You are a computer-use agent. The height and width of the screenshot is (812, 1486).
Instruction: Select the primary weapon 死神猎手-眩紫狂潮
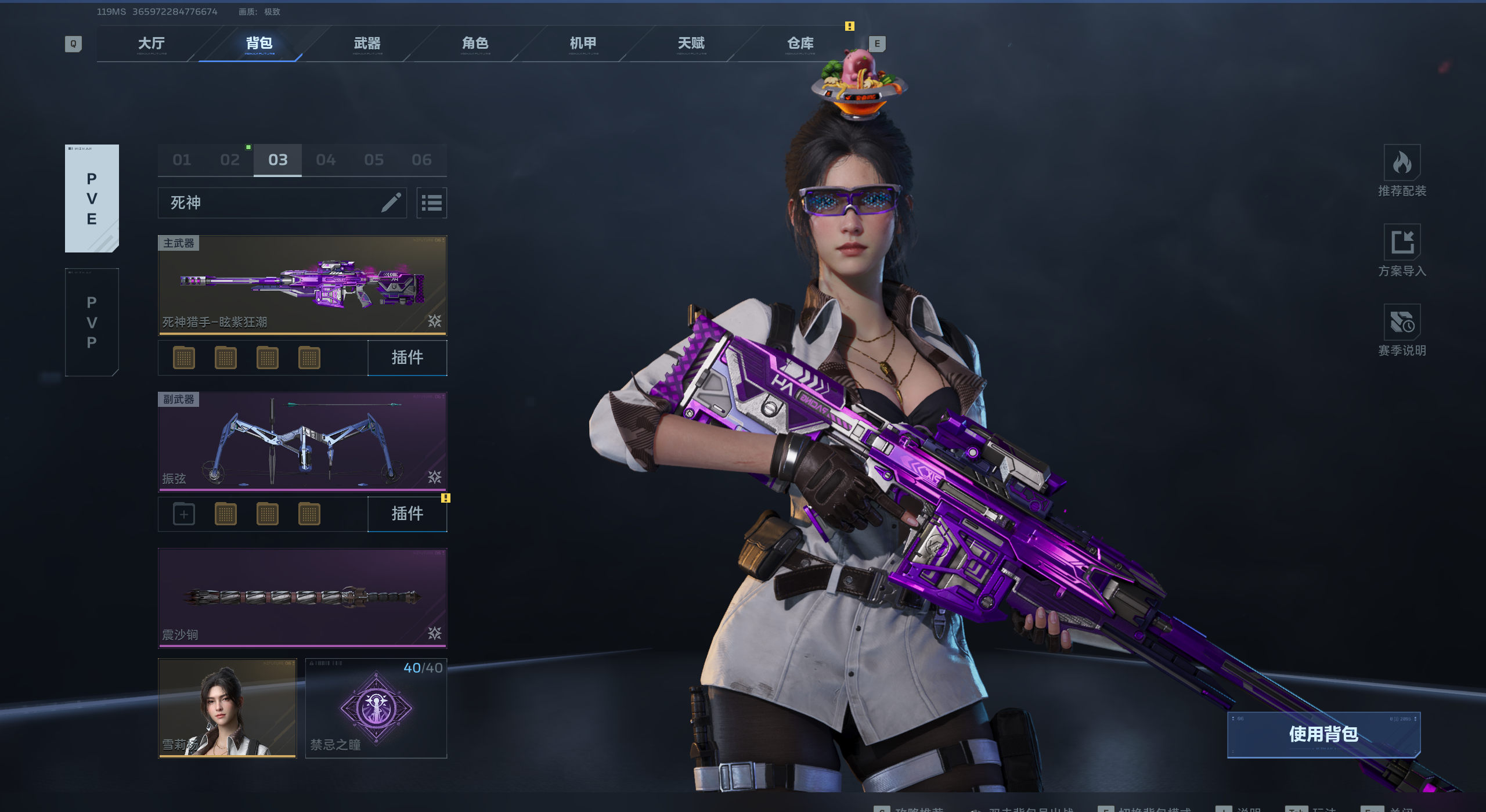pos(302,285)
